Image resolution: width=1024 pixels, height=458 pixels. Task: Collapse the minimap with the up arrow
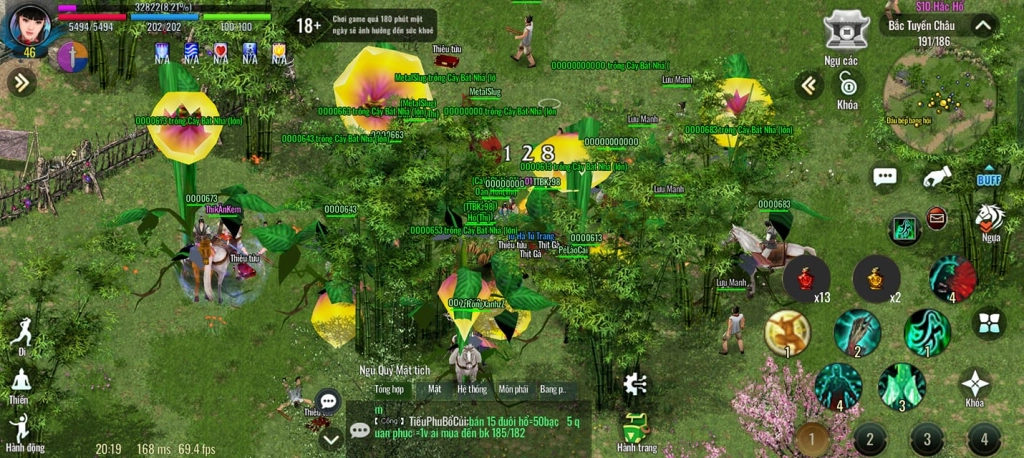[983, 26]
